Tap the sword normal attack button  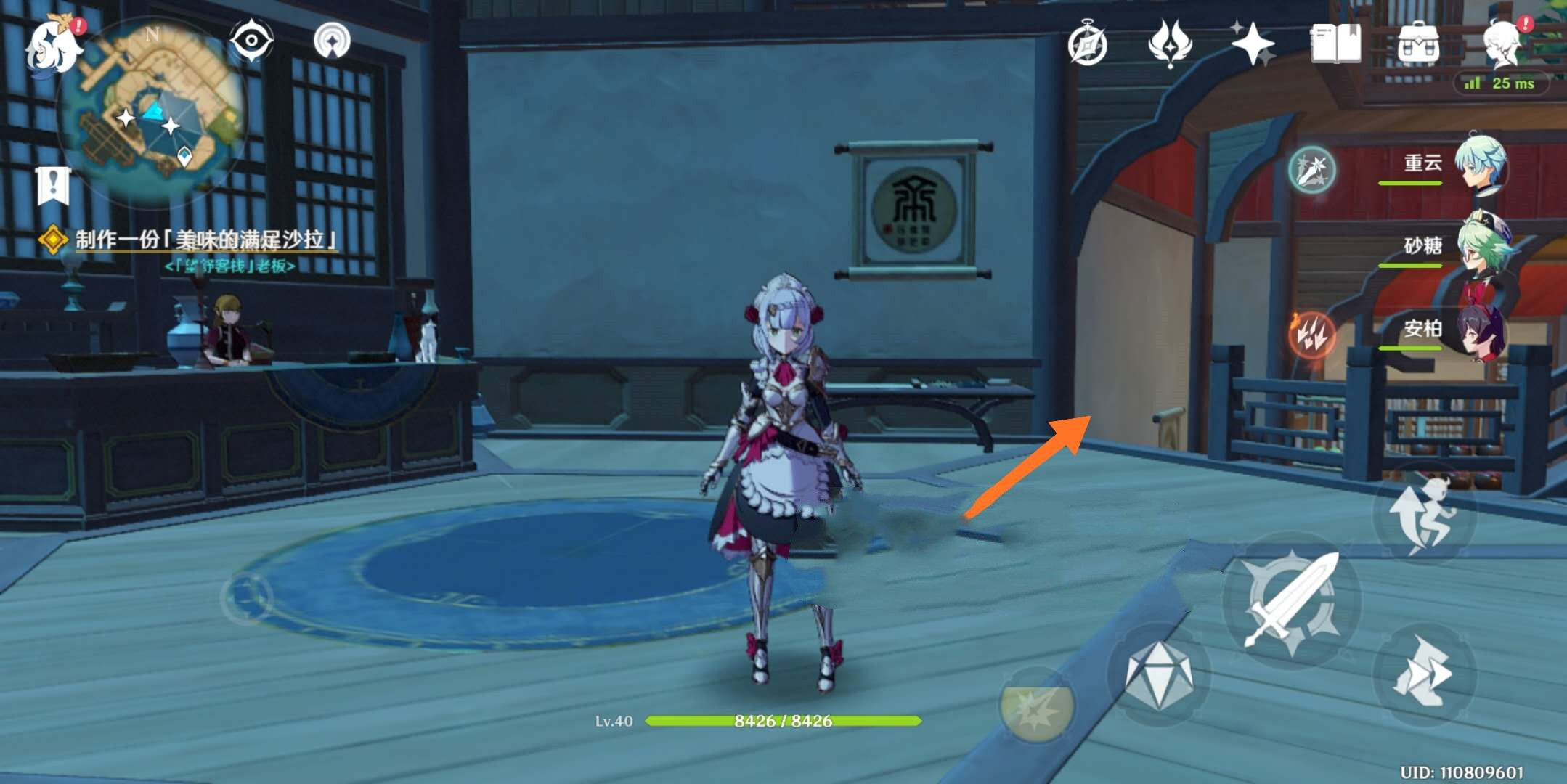[x=1291, y=600]
